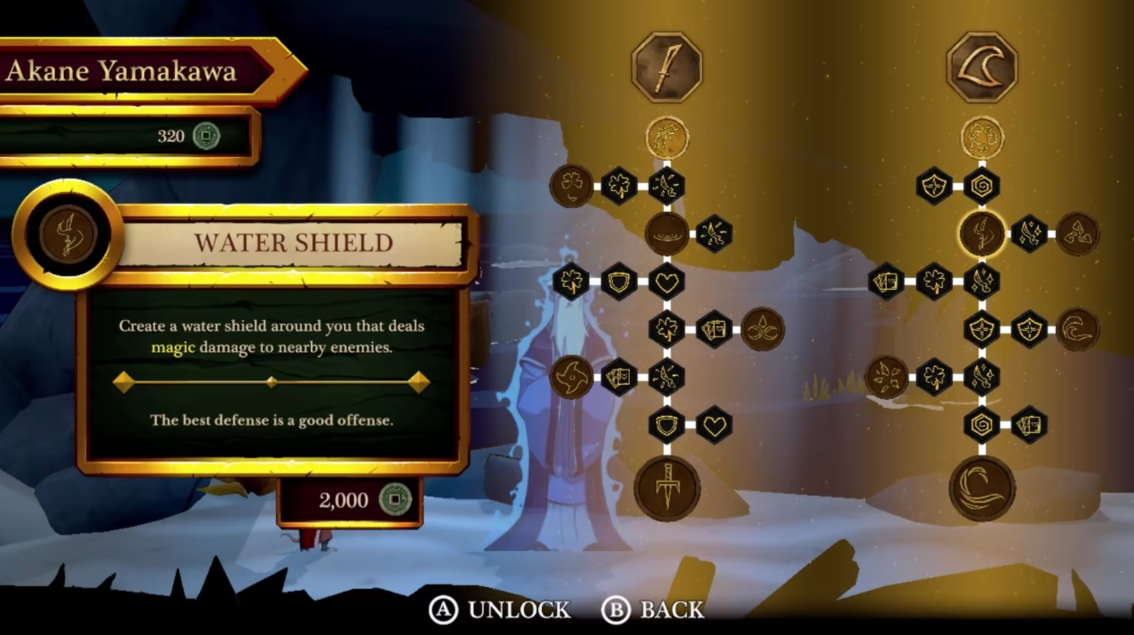
Task: Select the sword emblem at the tree top
Action: (x=667, y=68)
